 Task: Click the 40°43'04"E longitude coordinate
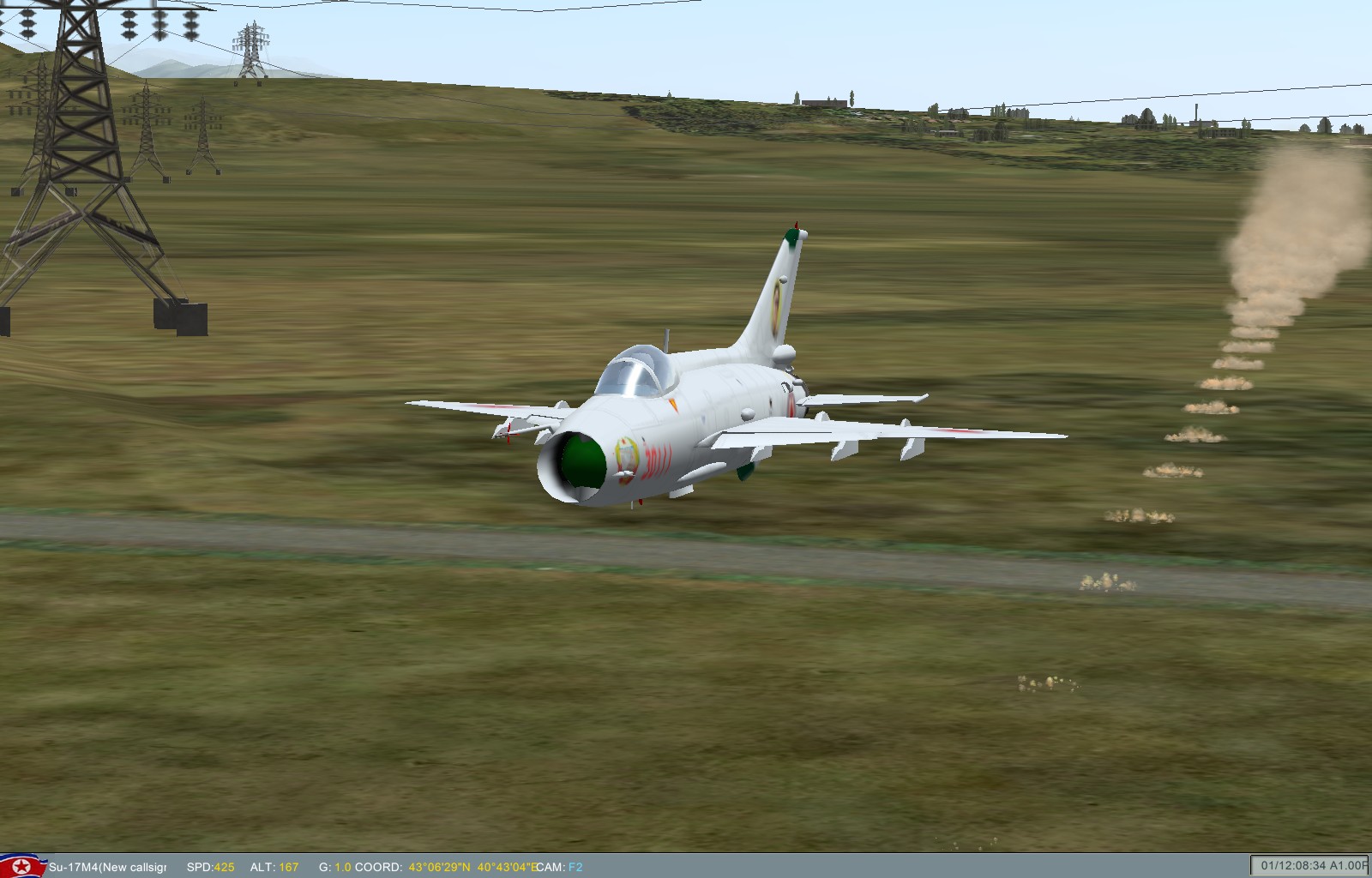point(508,867)
